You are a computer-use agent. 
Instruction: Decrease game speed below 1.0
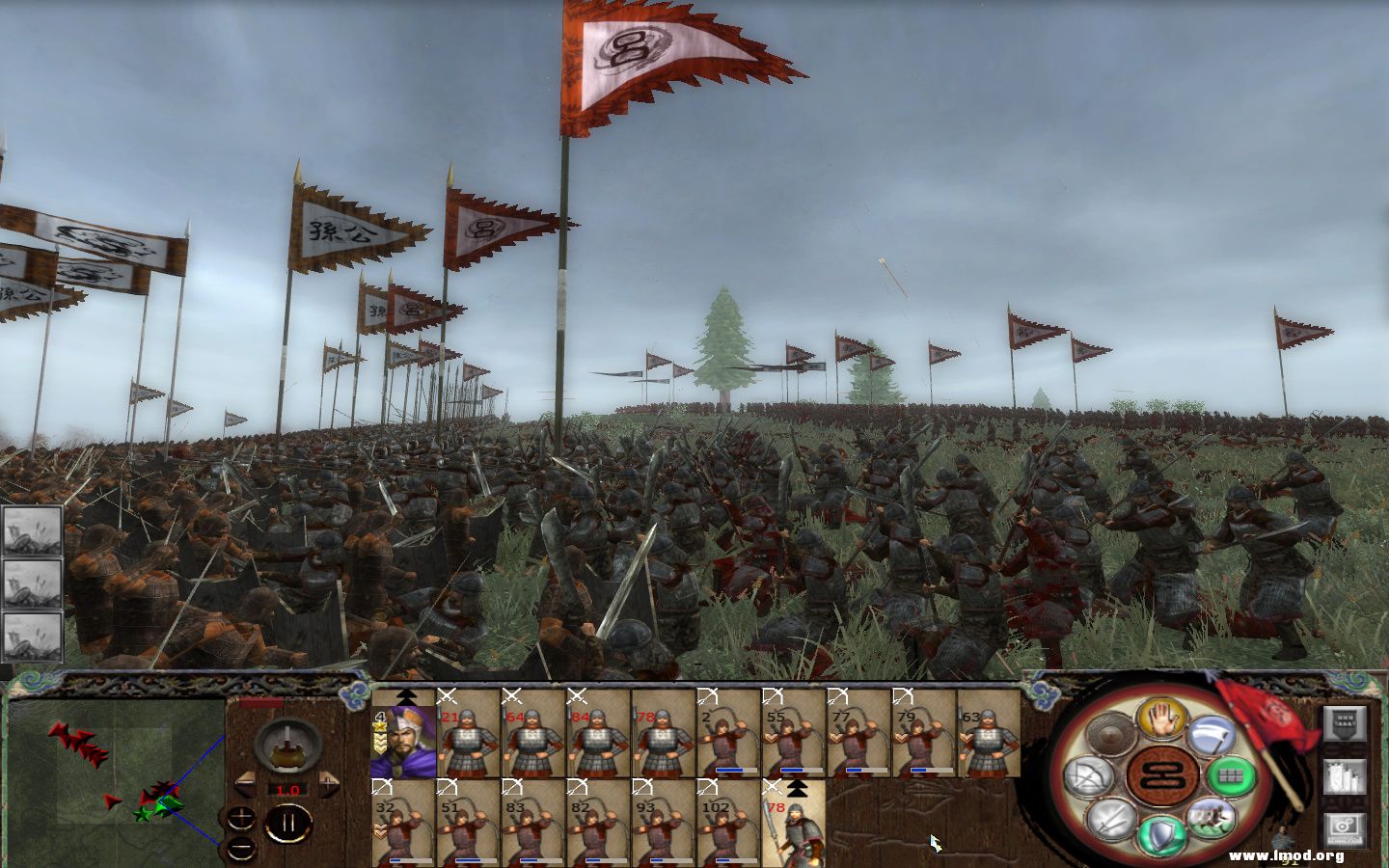tap(246, 786)
